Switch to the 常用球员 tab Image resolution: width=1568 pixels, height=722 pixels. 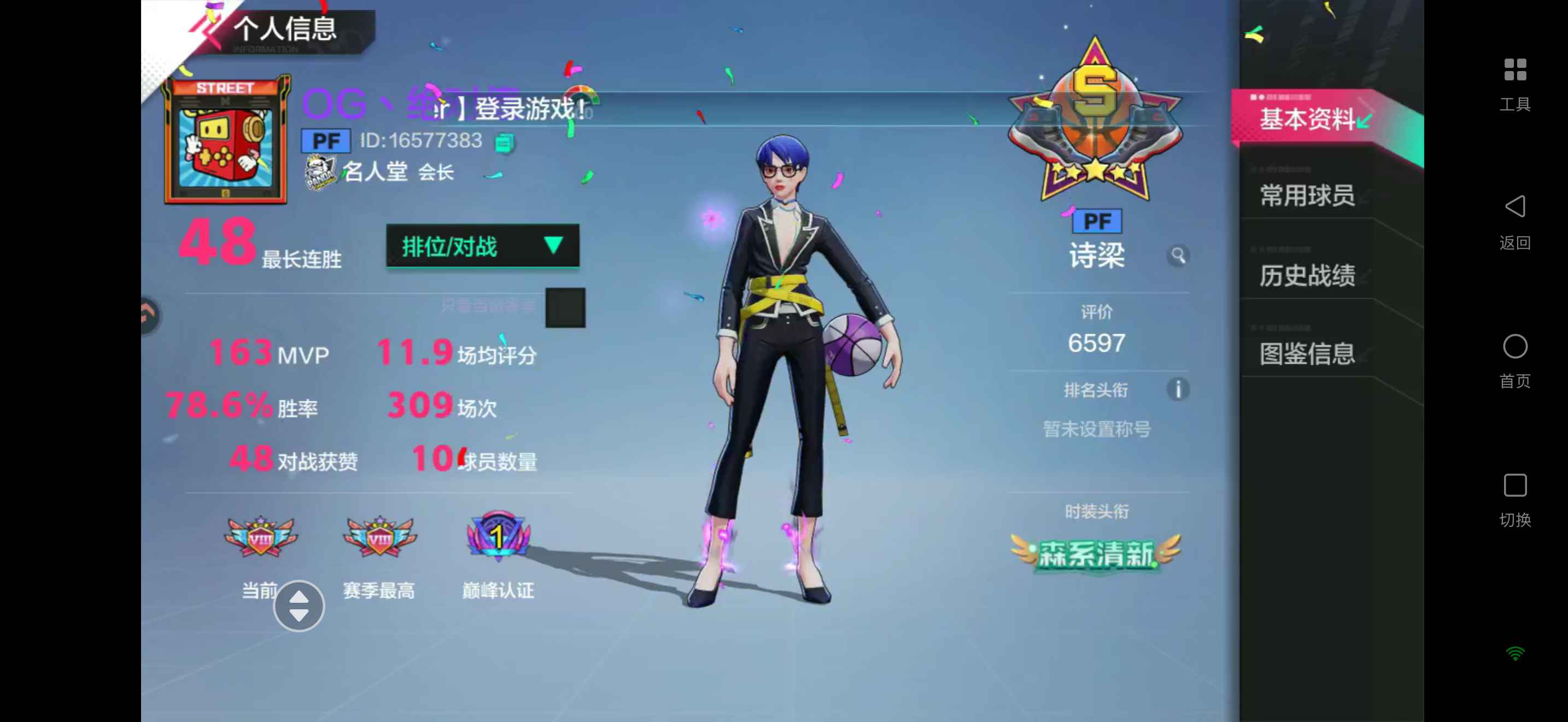(x=1307, y=195)
